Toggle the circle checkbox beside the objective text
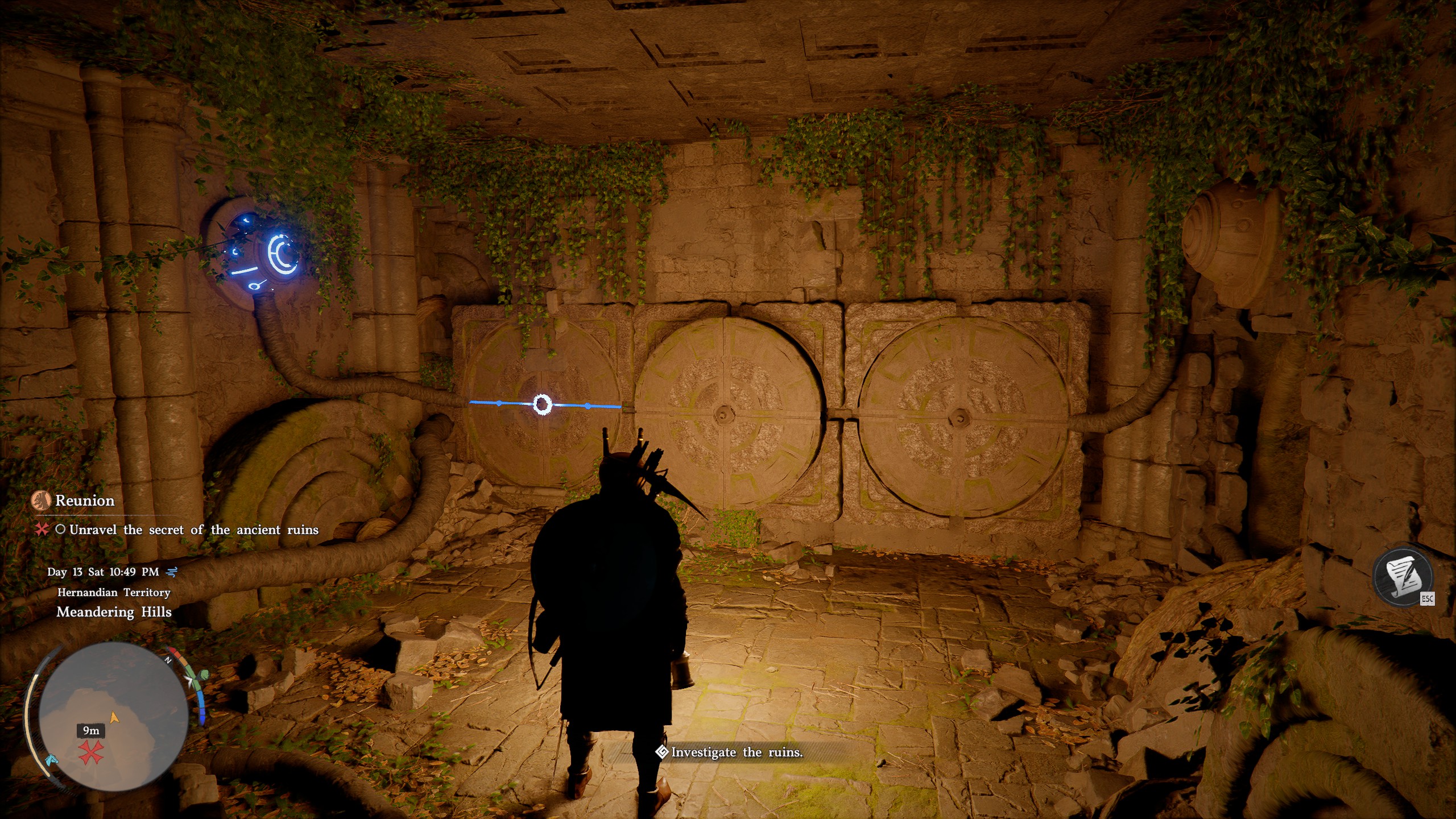This screenshot has height=819, width=1456. [x=60, y=529]
